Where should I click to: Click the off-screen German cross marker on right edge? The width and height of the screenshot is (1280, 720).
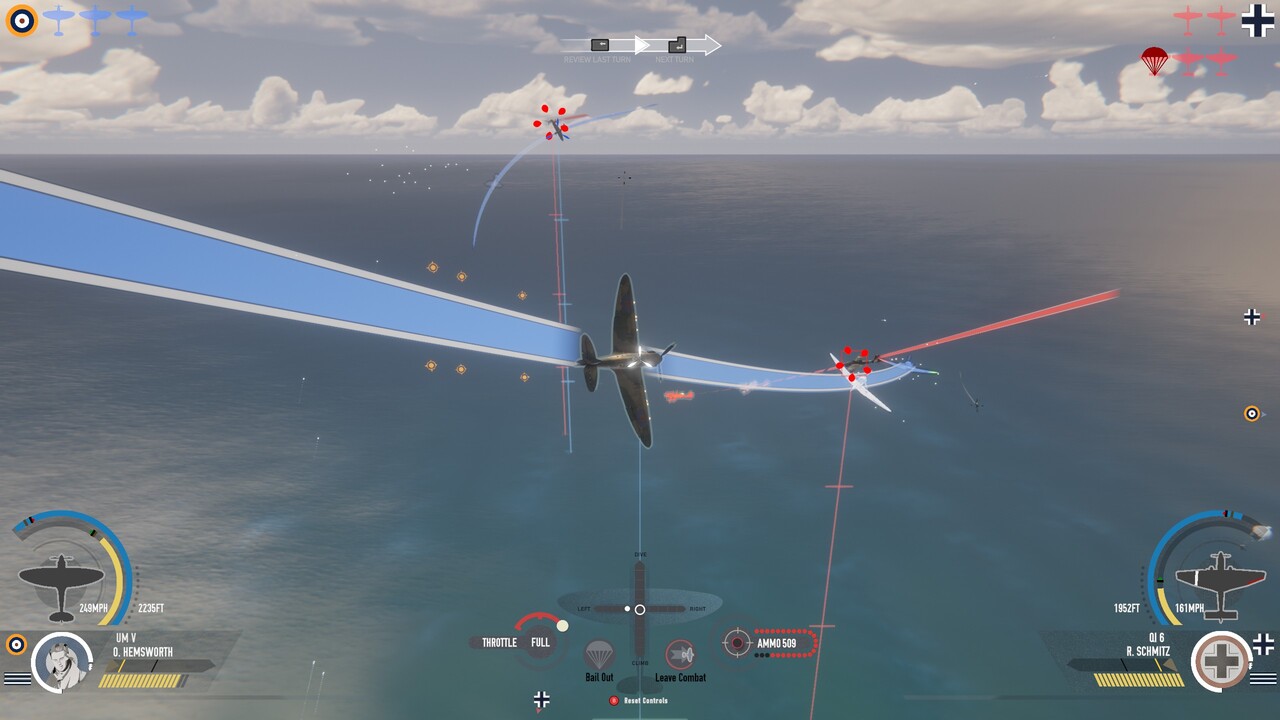tap(1252, 317)
